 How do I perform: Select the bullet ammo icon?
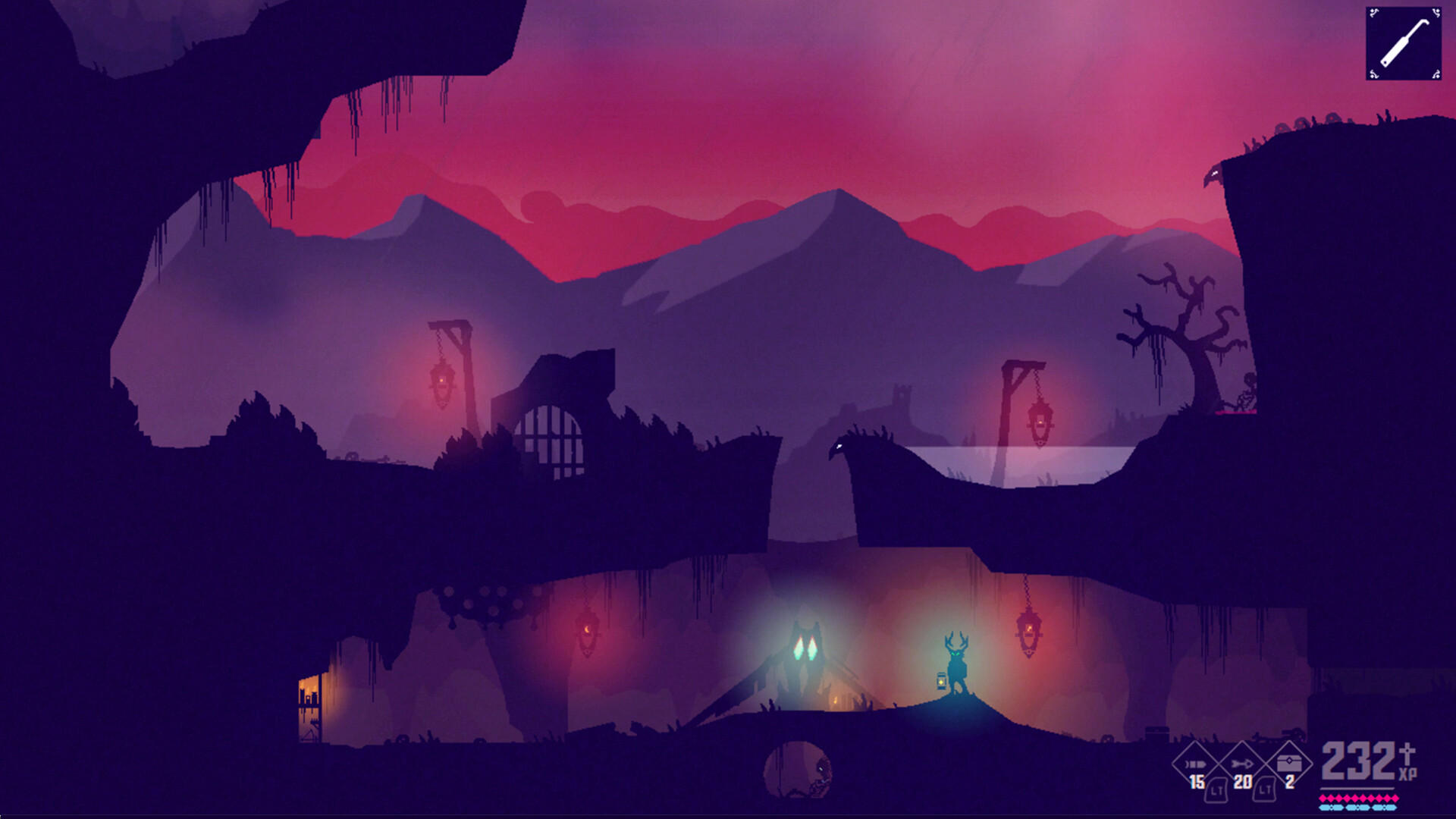click(x=1194, y=764)
